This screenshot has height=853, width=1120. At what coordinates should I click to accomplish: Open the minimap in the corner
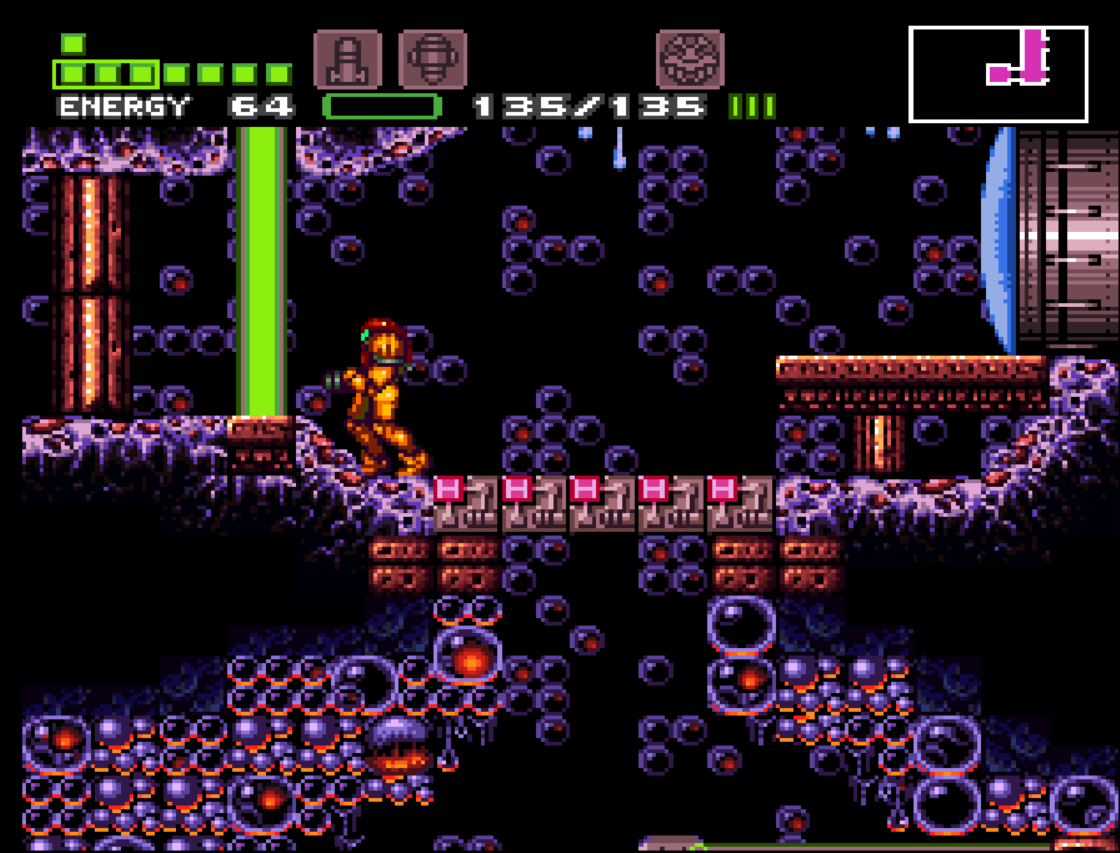[x=997, y=74]
